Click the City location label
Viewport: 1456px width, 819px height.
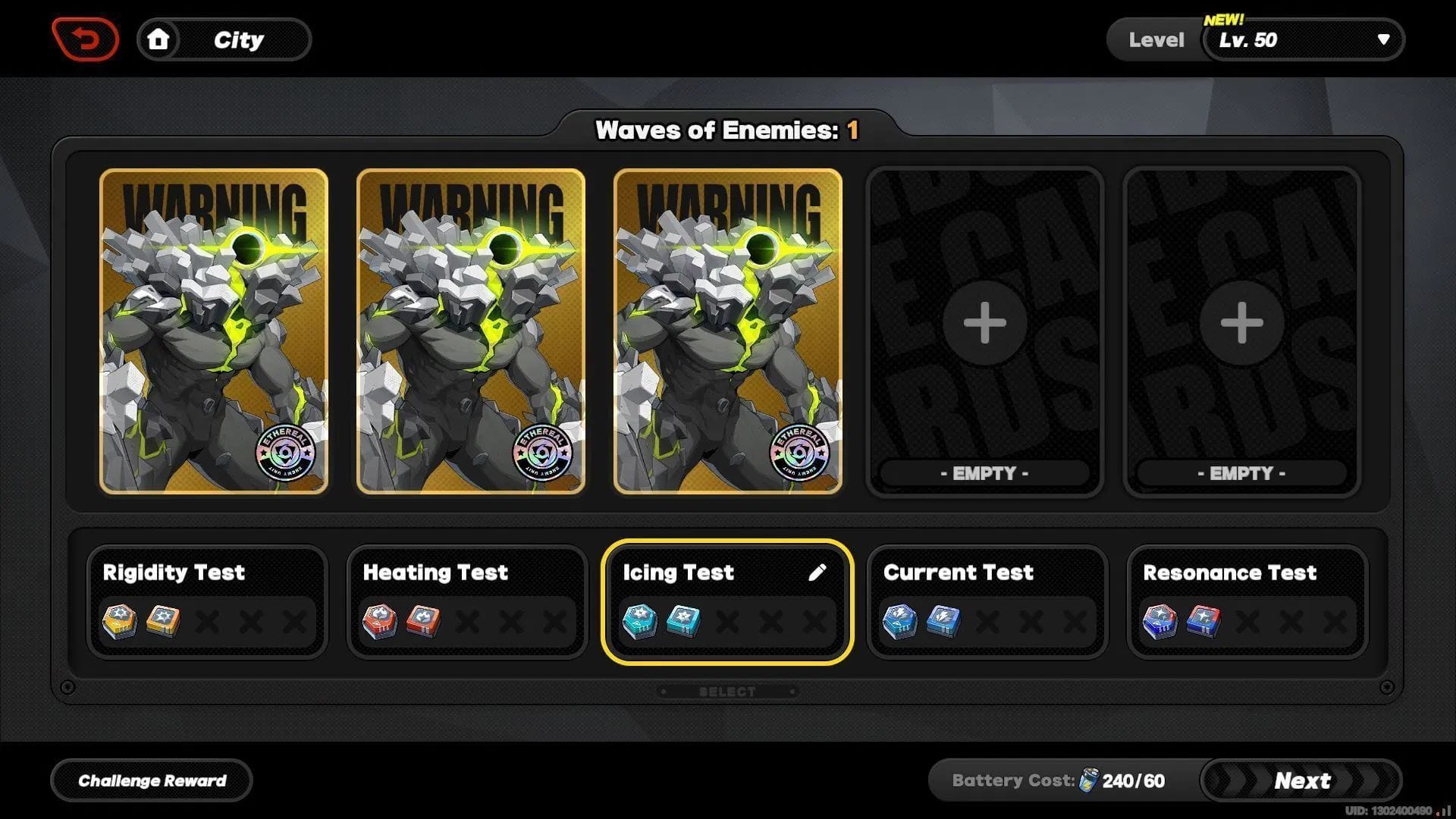[239, 39]
